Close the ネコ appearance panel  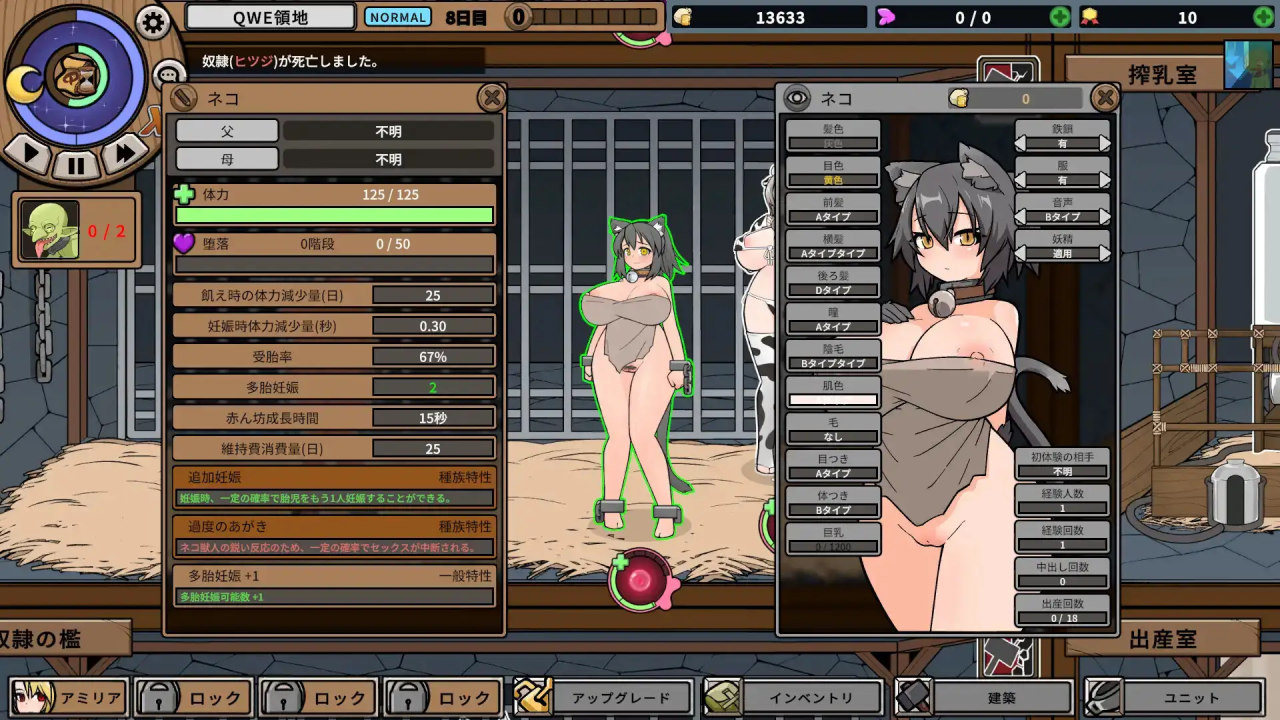coord(1105,97)
